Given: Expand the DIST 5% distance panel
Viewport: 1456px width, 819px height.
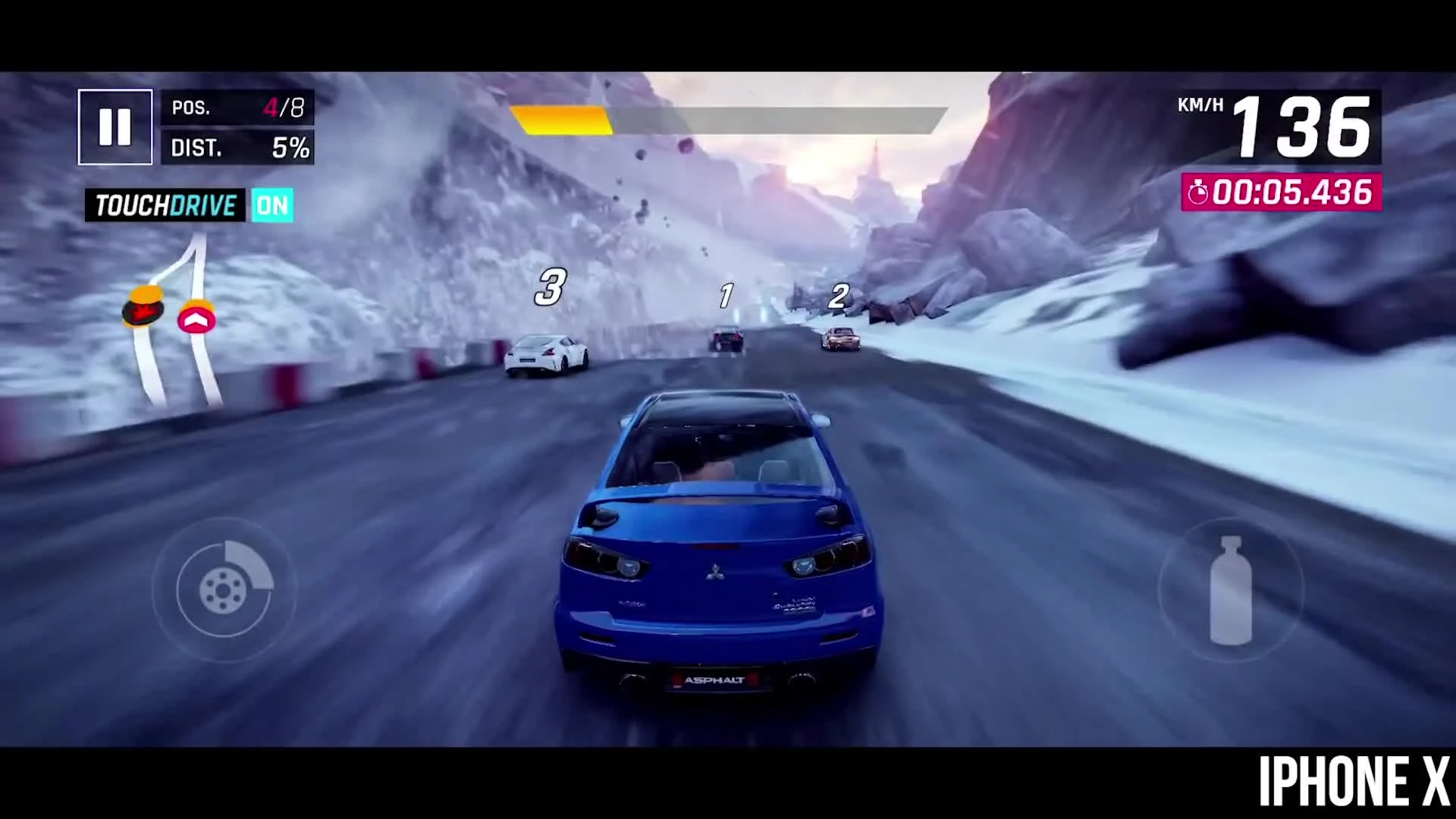Looking at the screenshot, I should click(237, 148).
